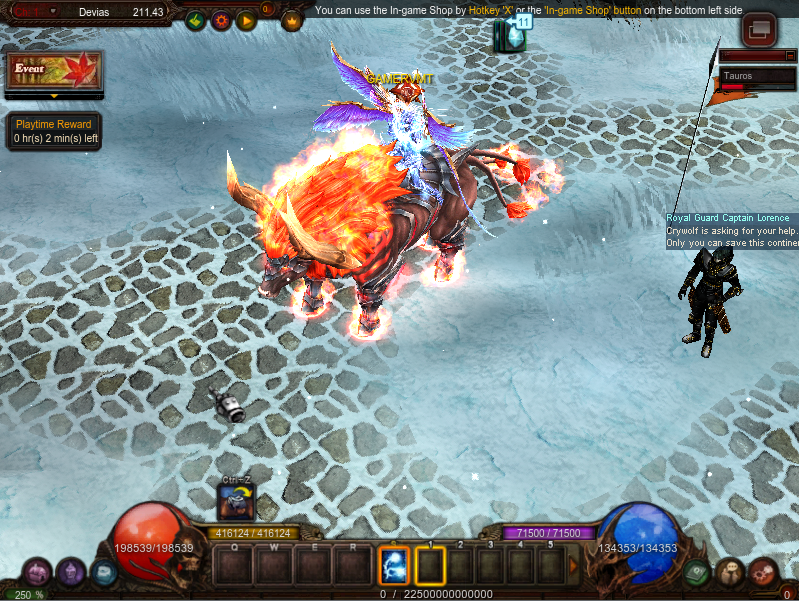Toggle the window icon button at top right

(x=760, y=29)
